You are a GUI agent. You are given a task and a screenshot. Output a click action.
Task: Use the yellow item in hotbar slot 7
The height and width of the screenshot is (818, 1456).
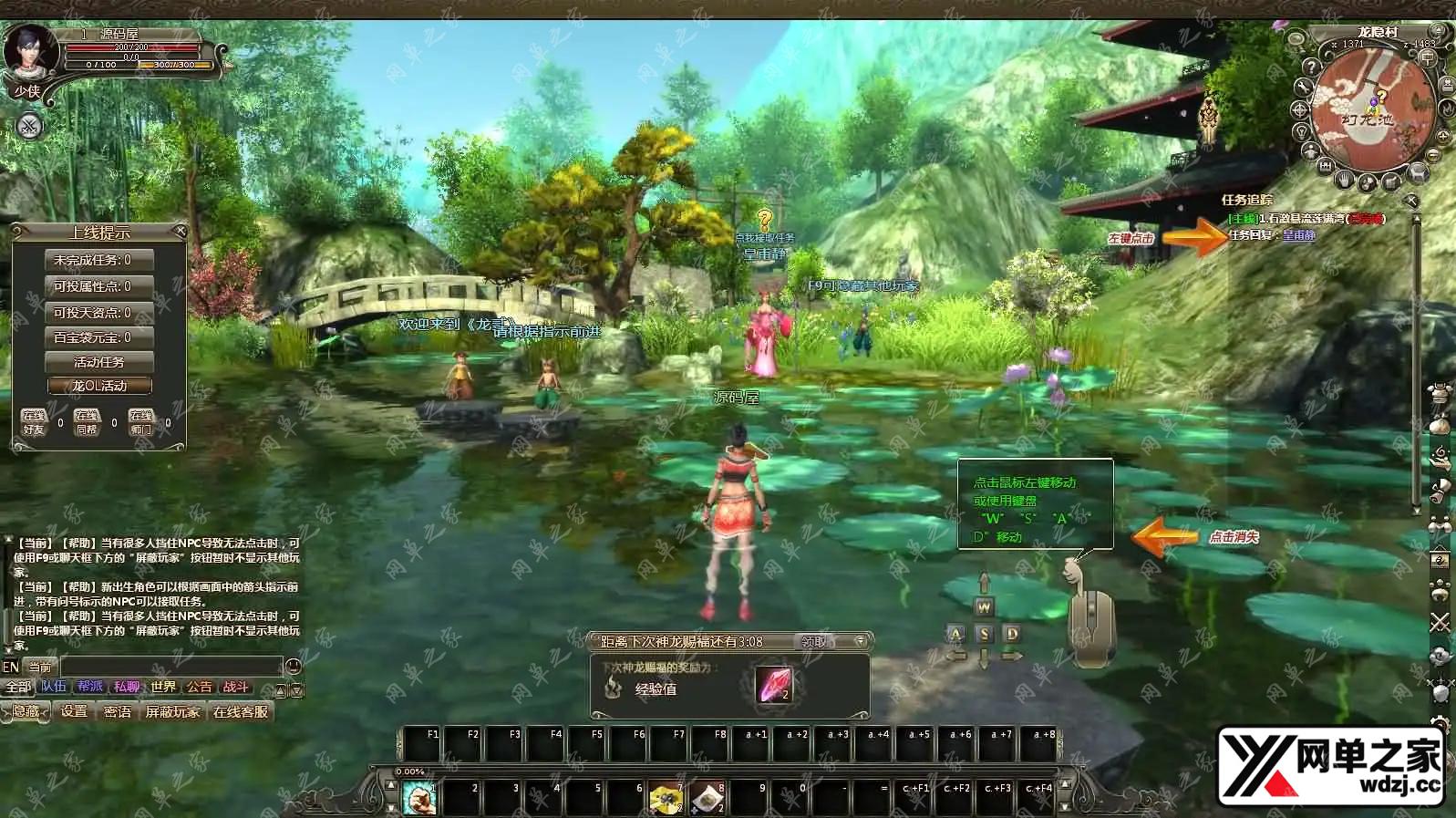[x=666, y=799]
